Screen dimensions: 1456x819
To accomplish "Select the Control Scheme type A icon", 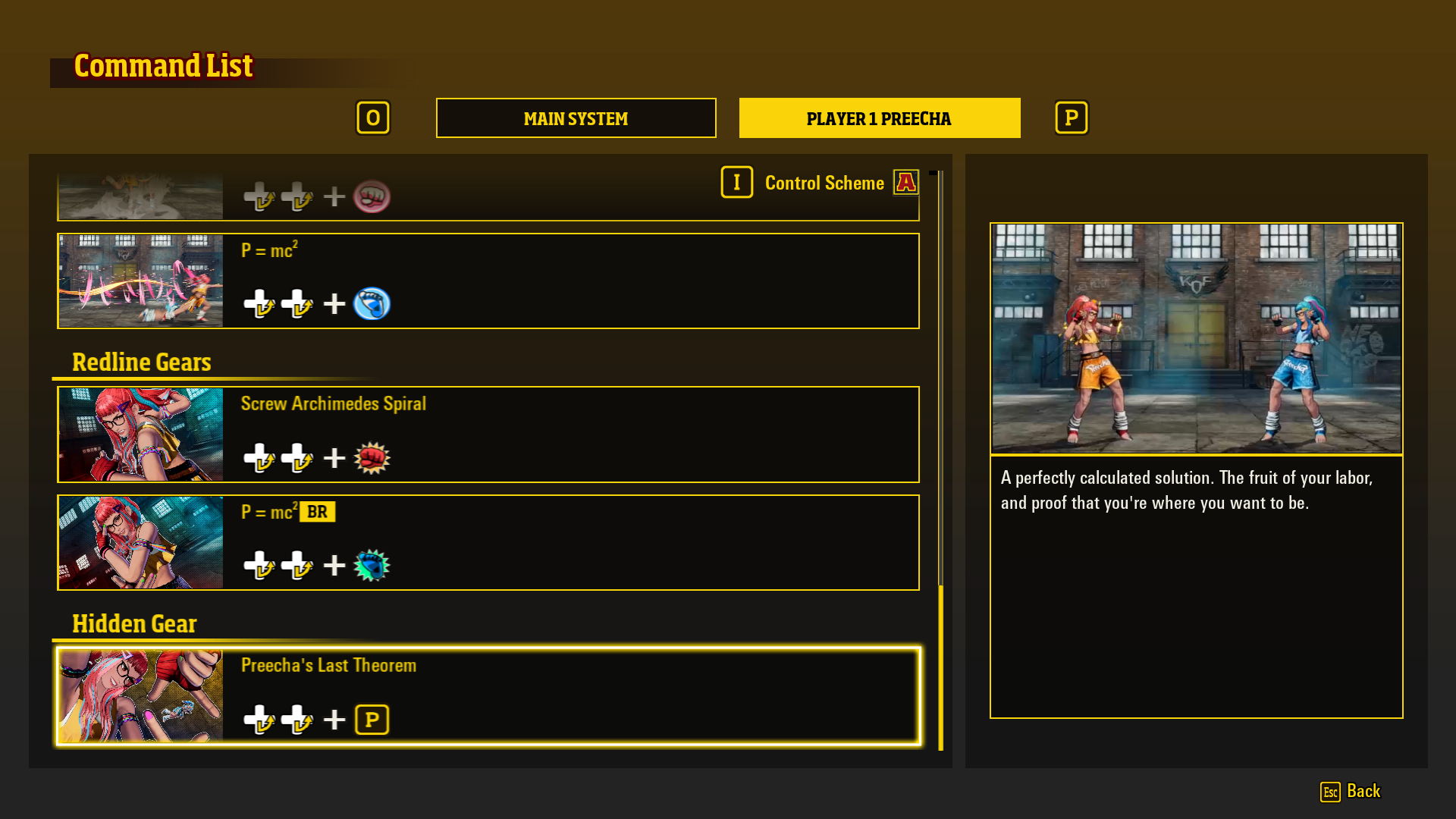I will 906,182.
